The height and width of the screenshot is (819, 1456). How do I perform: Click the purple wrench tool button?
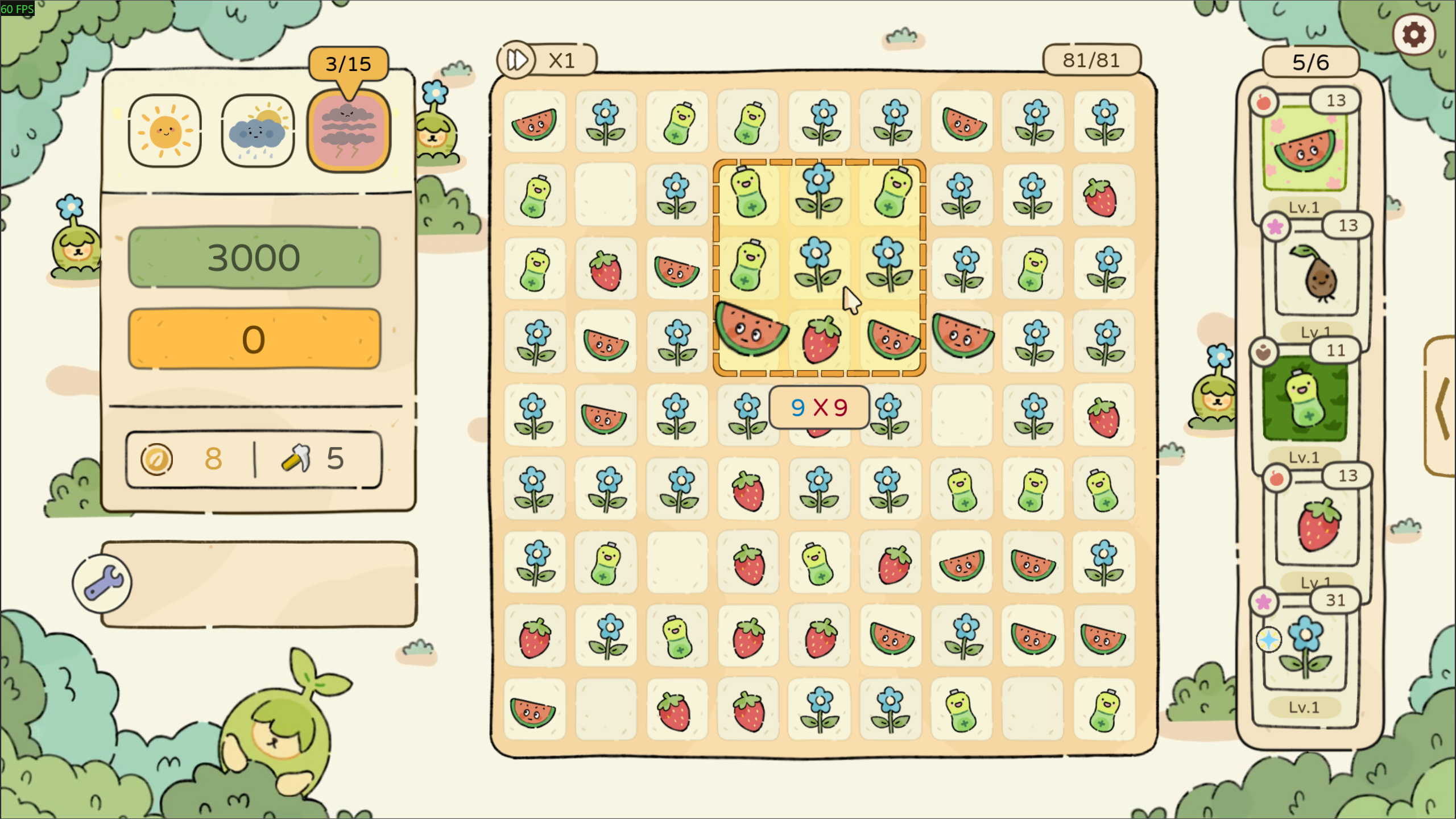102,584
